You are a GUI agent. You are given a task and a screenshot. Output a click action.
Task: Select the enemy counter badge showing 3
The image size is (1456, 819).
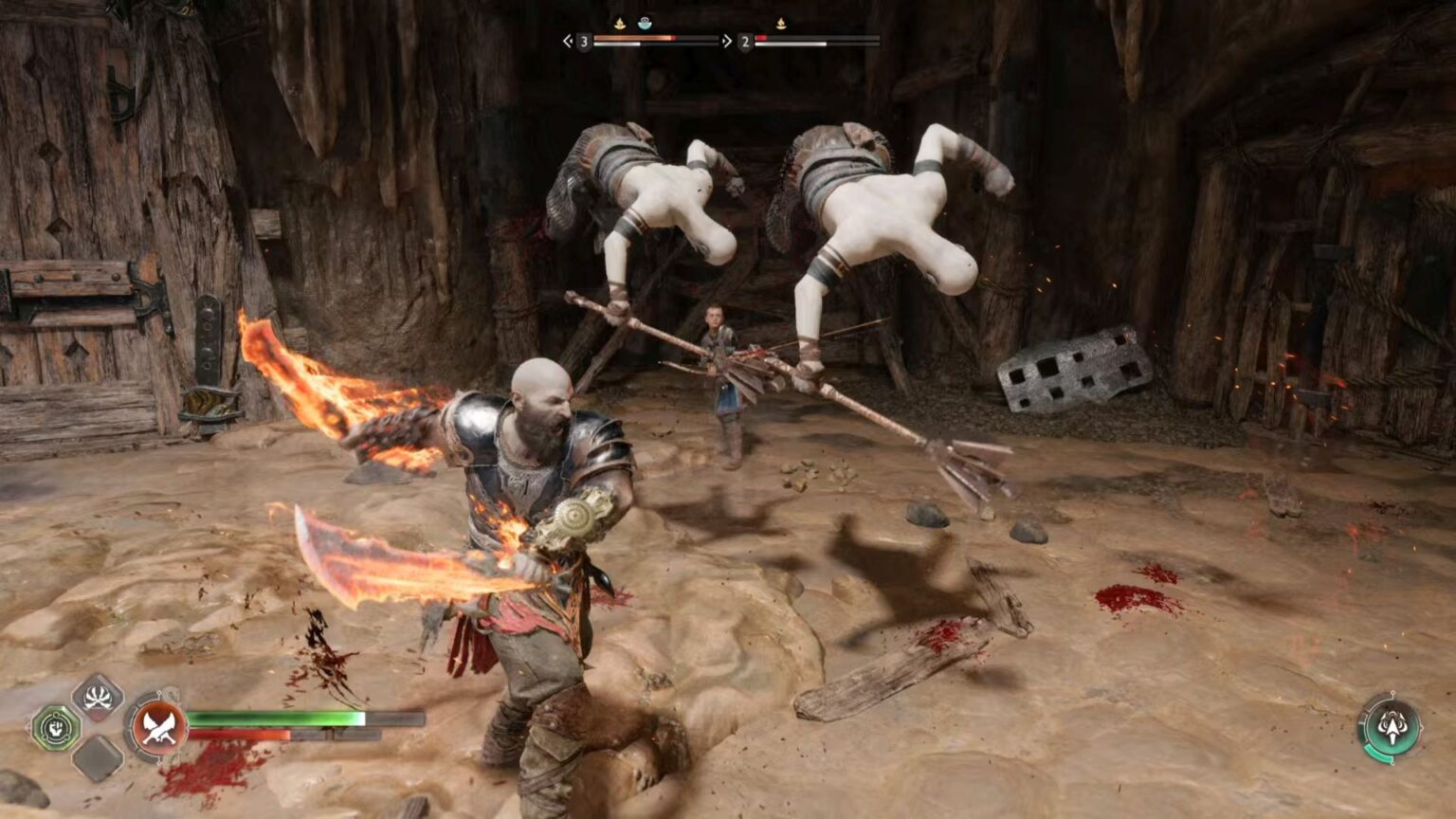tap(586, 42)
